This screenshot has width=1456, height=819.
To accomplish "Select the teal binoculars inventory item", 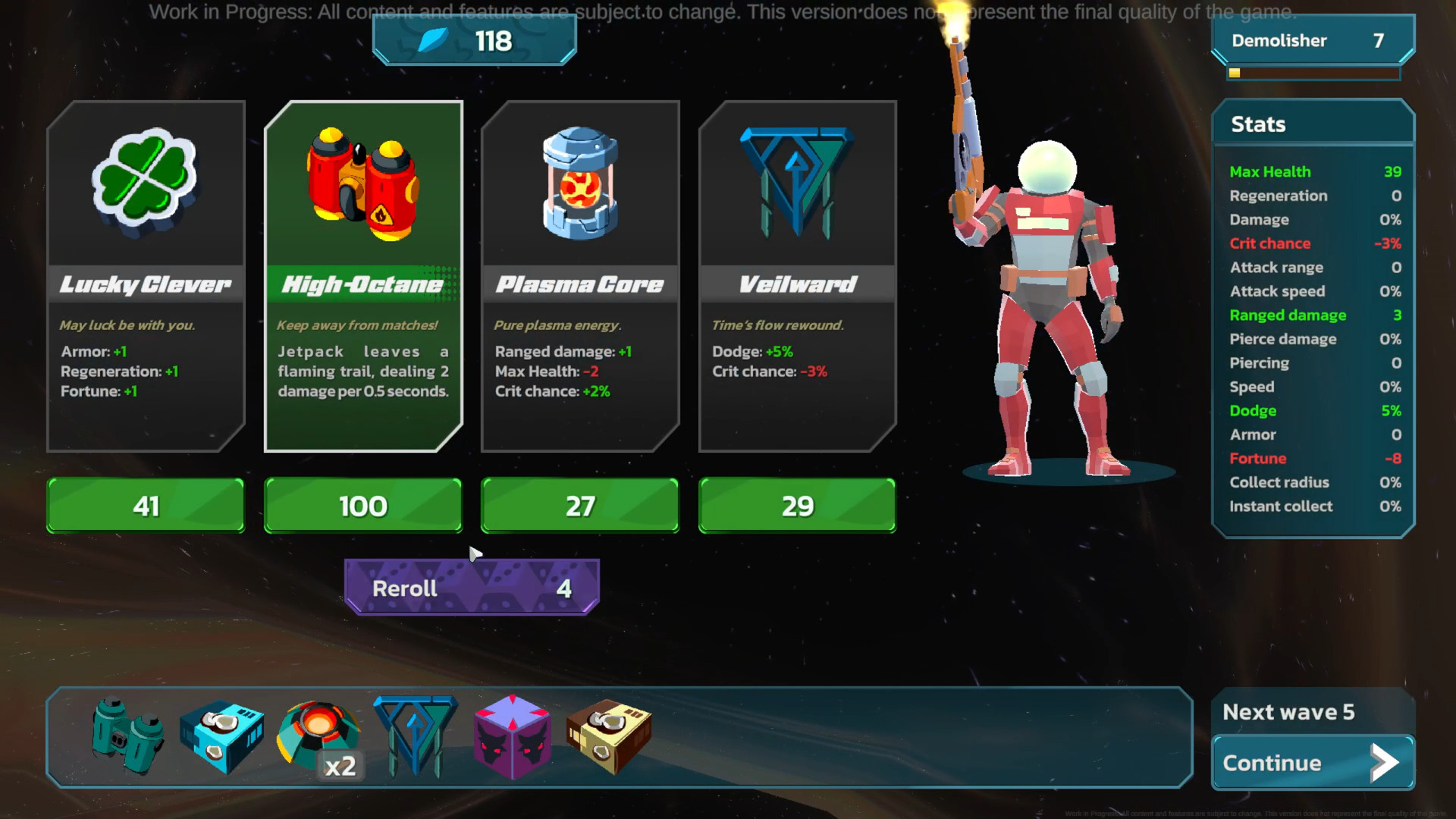I will [x=127, y=736].
